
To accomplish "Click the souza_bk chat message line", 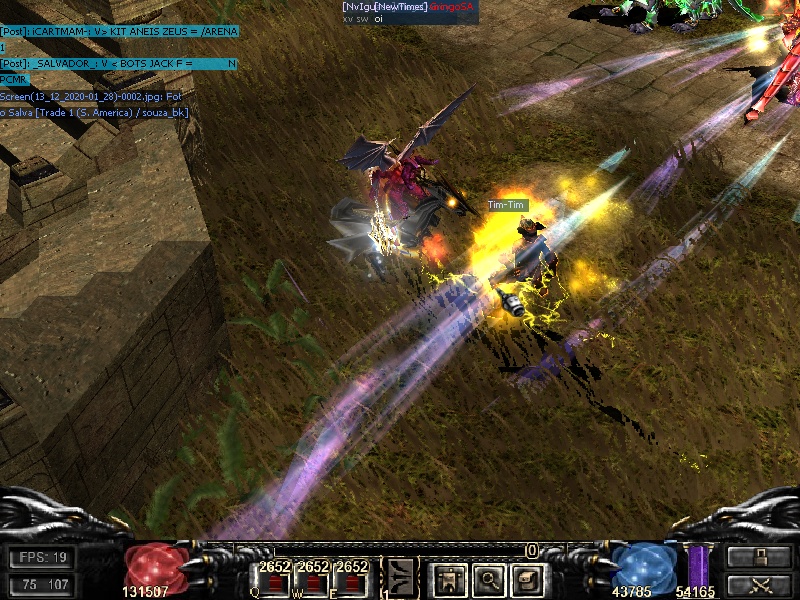I will pyautogui.click(x=95, y=112).
